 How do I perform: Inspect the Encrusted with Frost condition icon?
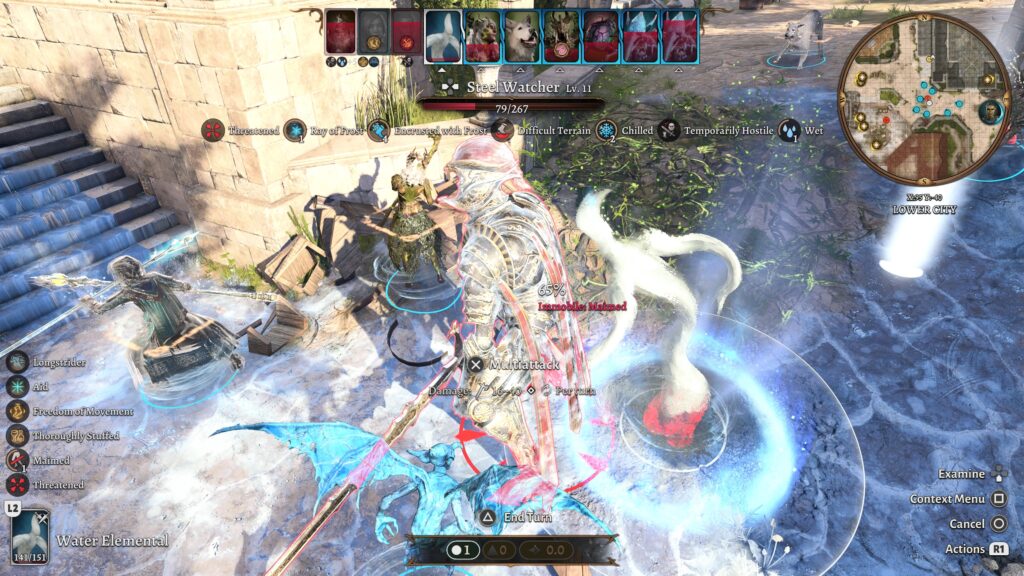[x=379, y=130]
